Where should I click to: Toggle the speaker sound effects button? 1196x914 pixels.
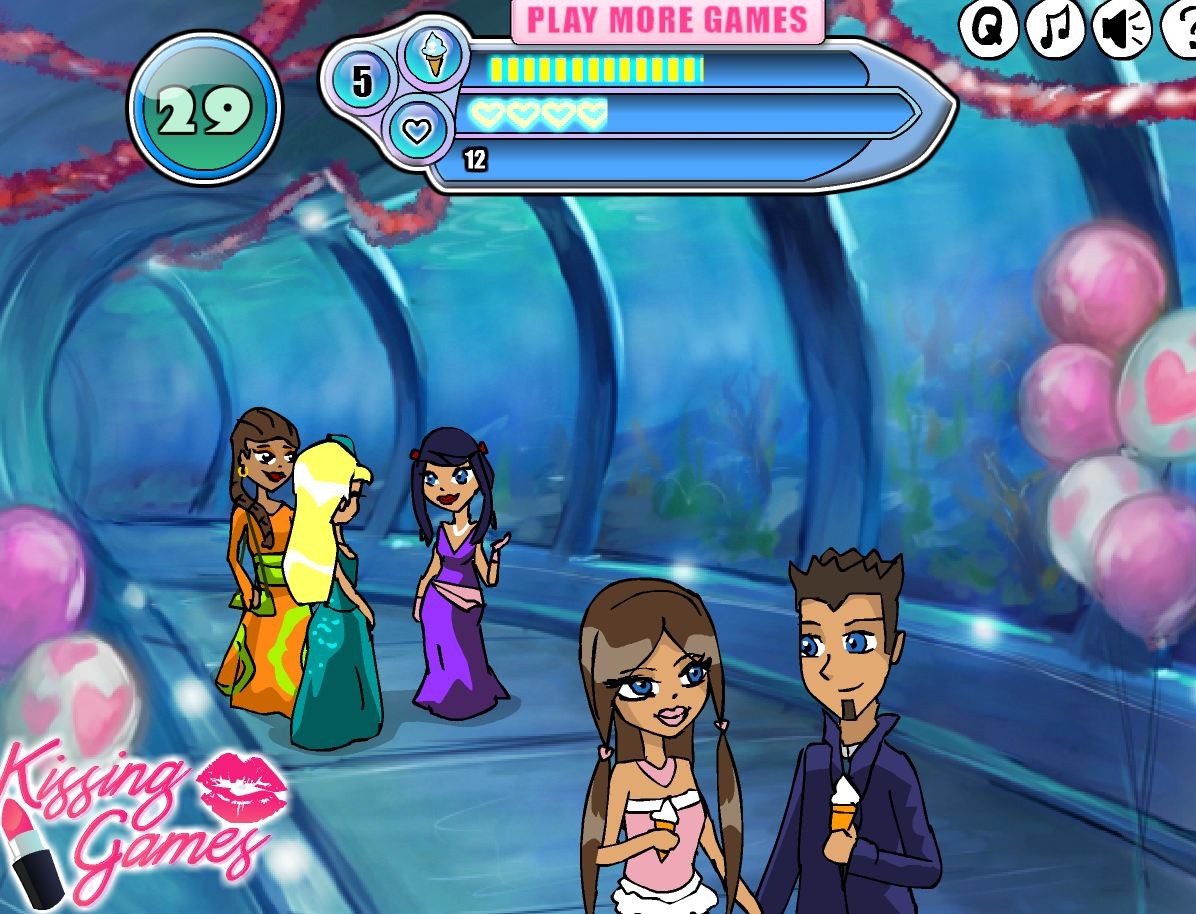1120,29
